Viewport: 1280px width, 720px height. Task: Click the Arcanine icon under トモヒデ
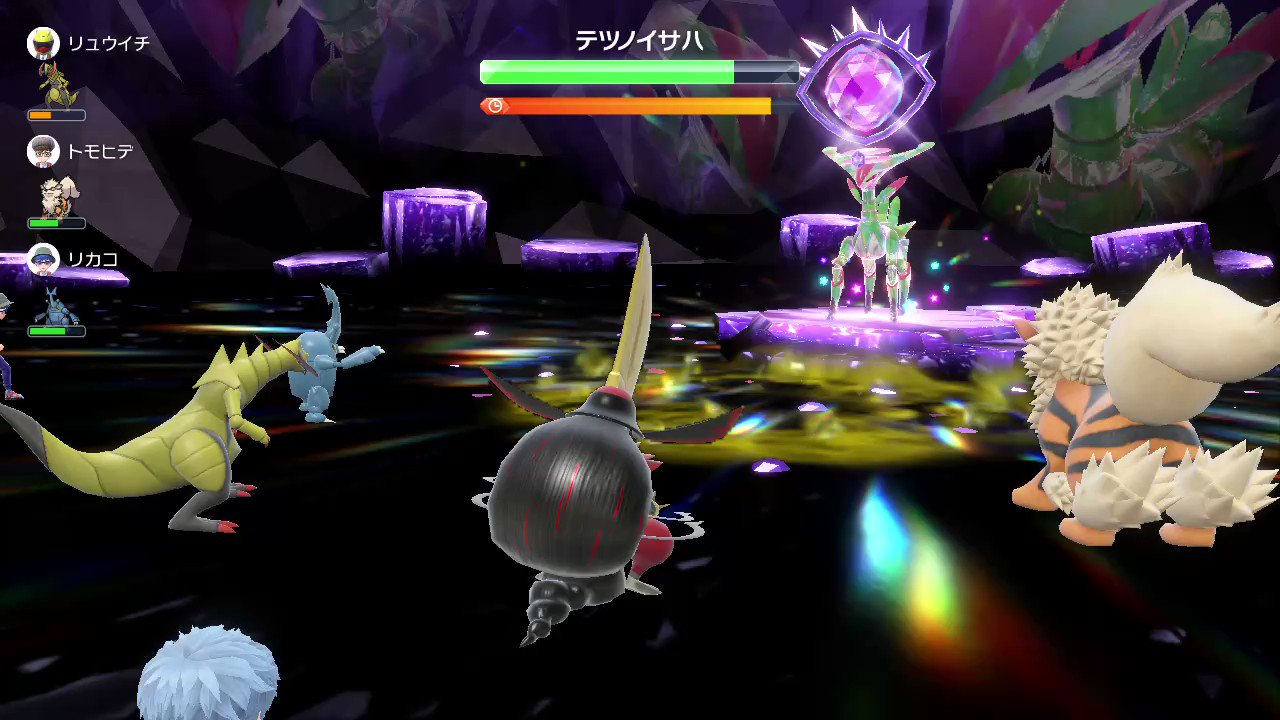pyautogui.click(x=57, y=195)
